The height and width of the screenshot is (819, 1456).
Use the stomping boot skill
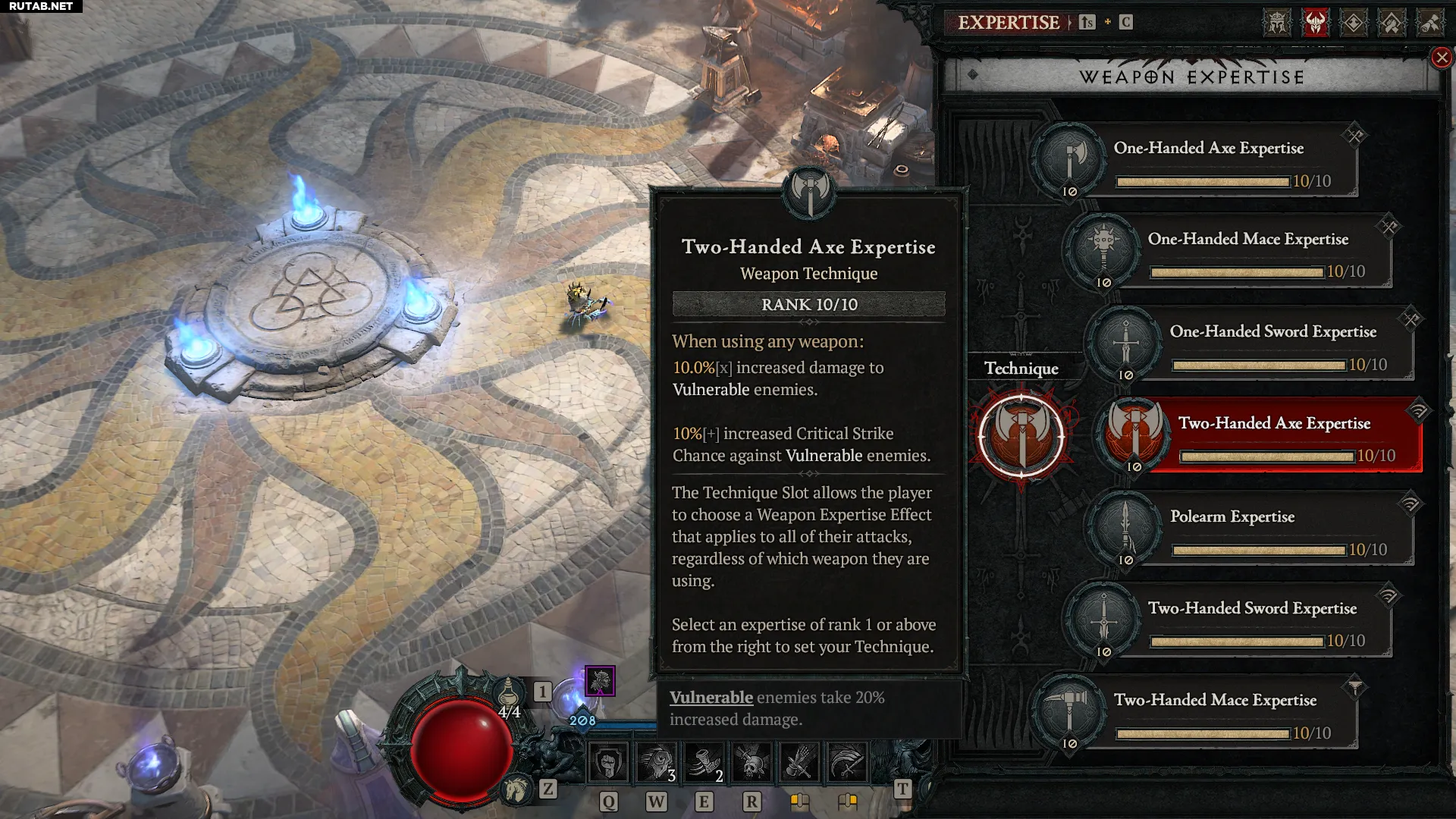point(704,762)
